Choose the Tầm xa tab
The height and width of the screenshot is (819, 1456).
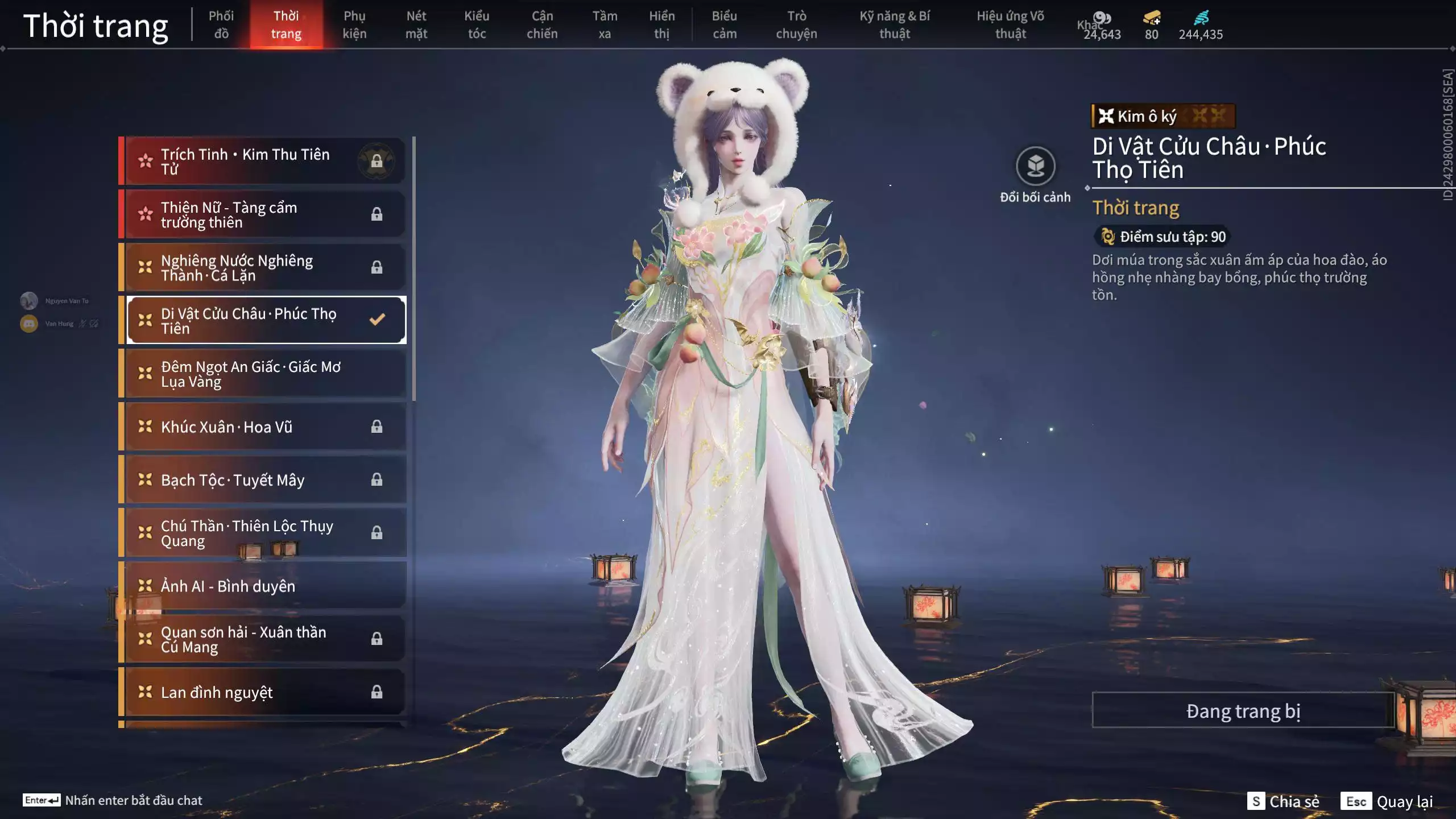tap(605, 24)
